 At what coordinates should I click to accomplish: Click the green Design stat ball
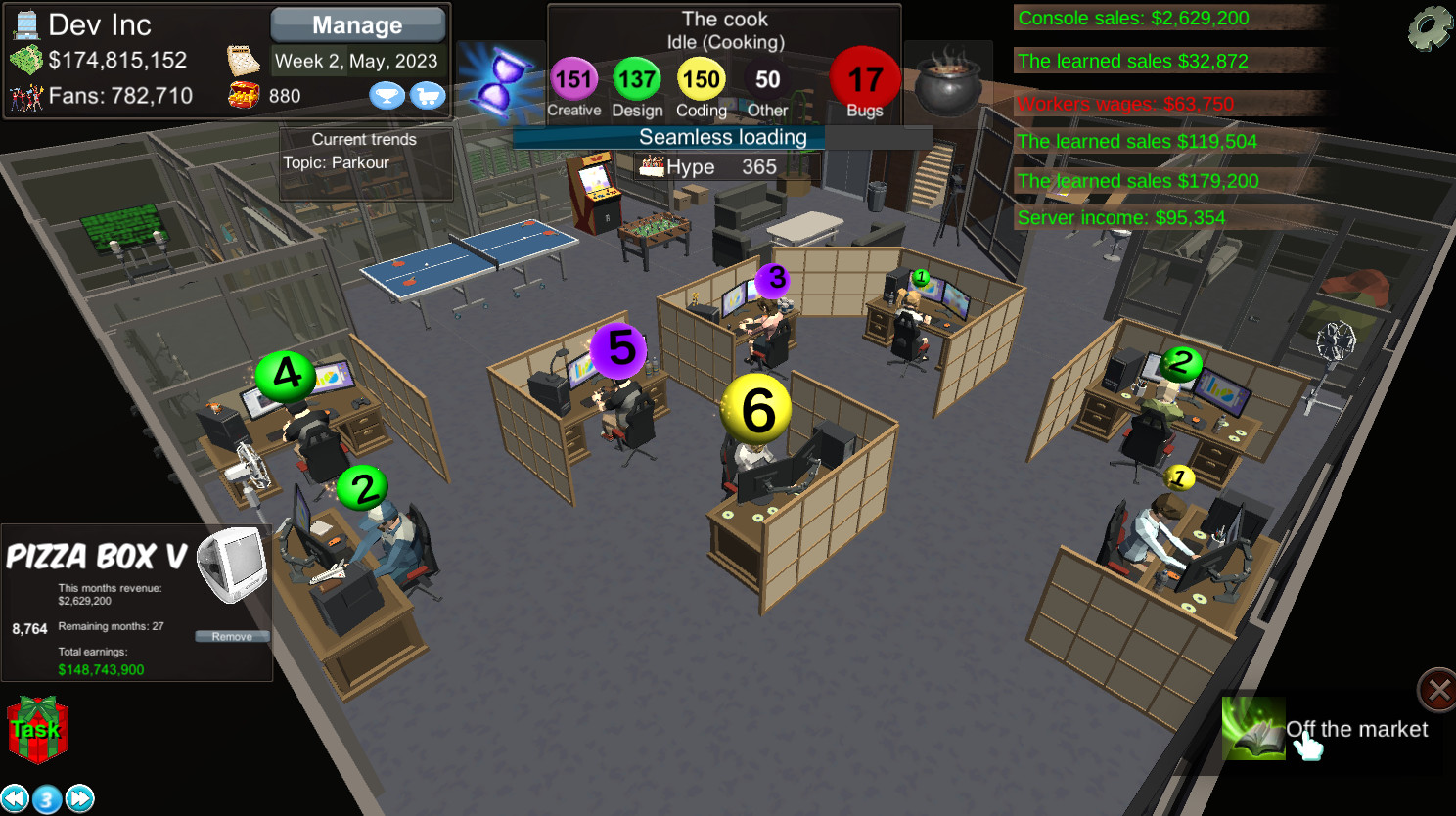point(637,79)
